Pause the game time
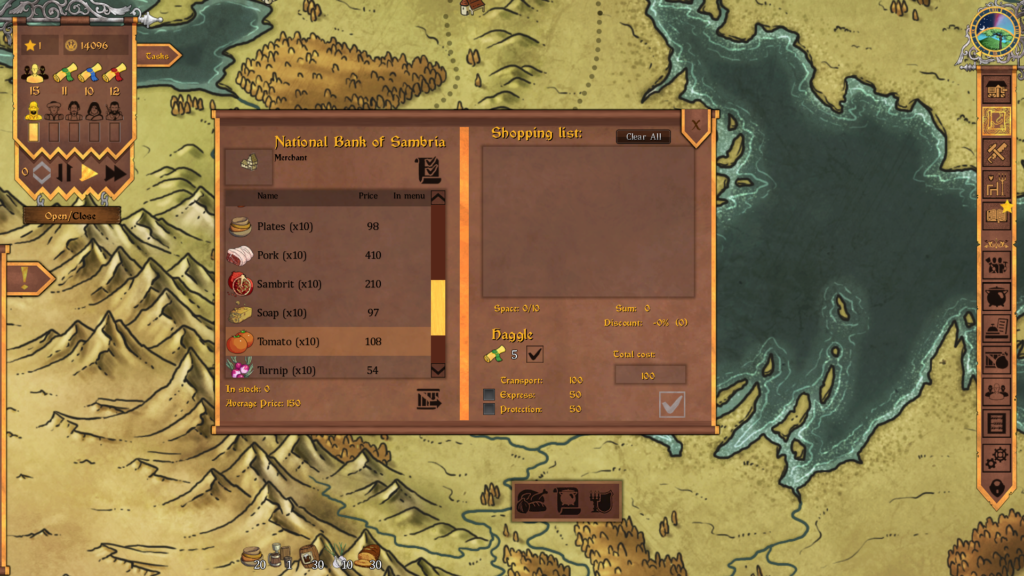Image resolution: width=1024 pixels, height=576 pixels. pos(65,173)
